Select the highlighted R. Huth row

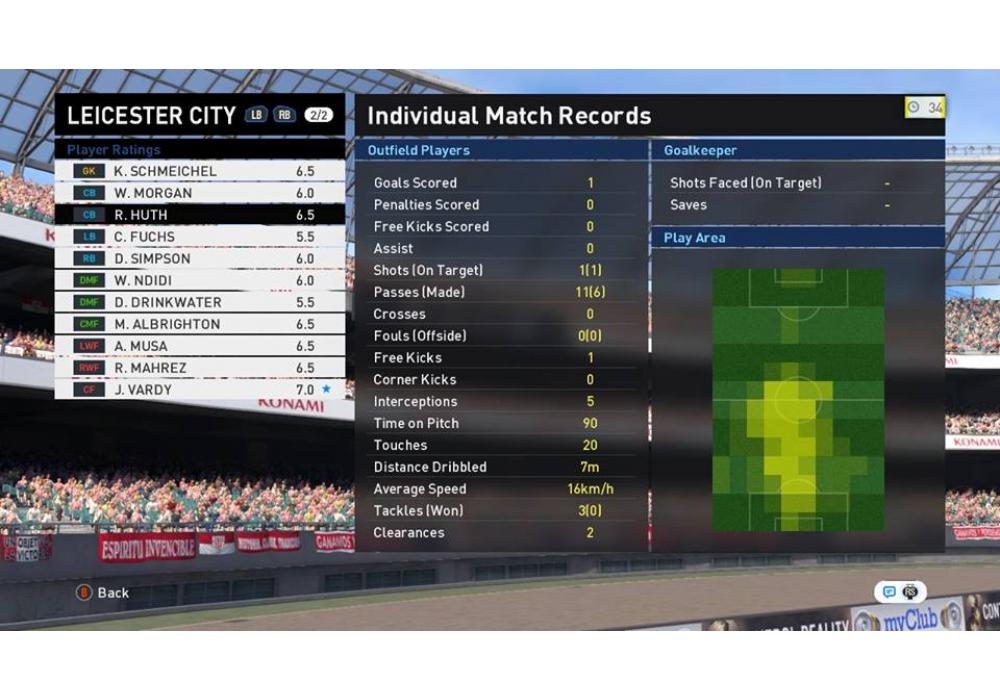(x=199, y=215)
